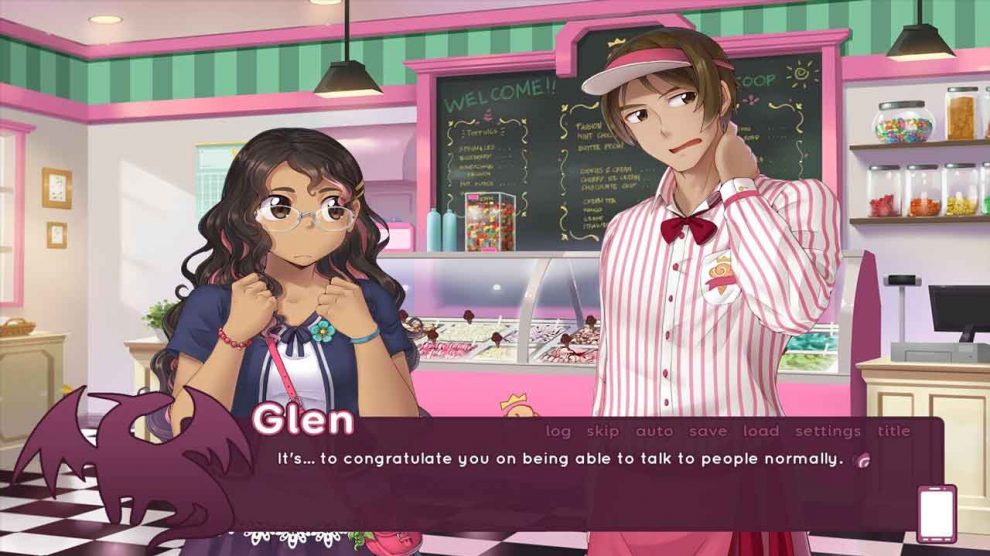Return to the title screen
Screen dimensions: 990x556
tap(894, 431)
